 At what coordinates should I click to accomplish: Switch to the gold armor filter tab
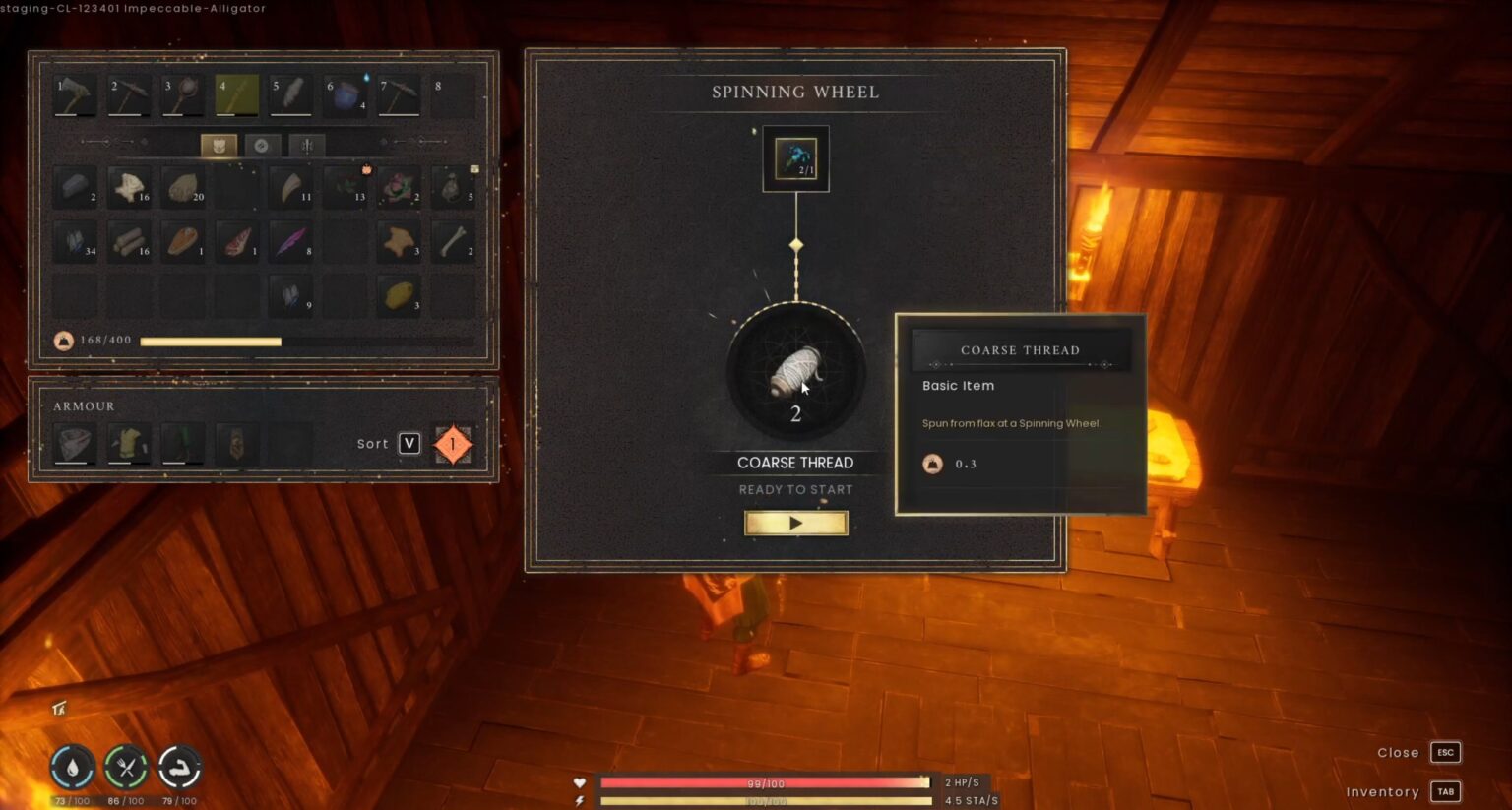point(219,145)
